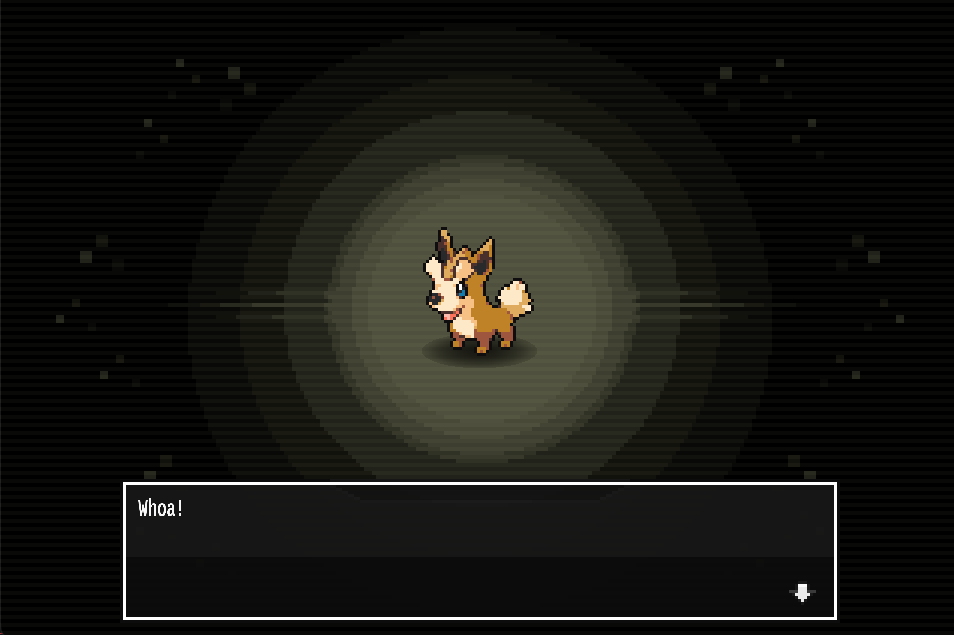954x635 pixels.
Task: Advance the "Whoa!" dialogue box
Action: click(x=479, y=550)
